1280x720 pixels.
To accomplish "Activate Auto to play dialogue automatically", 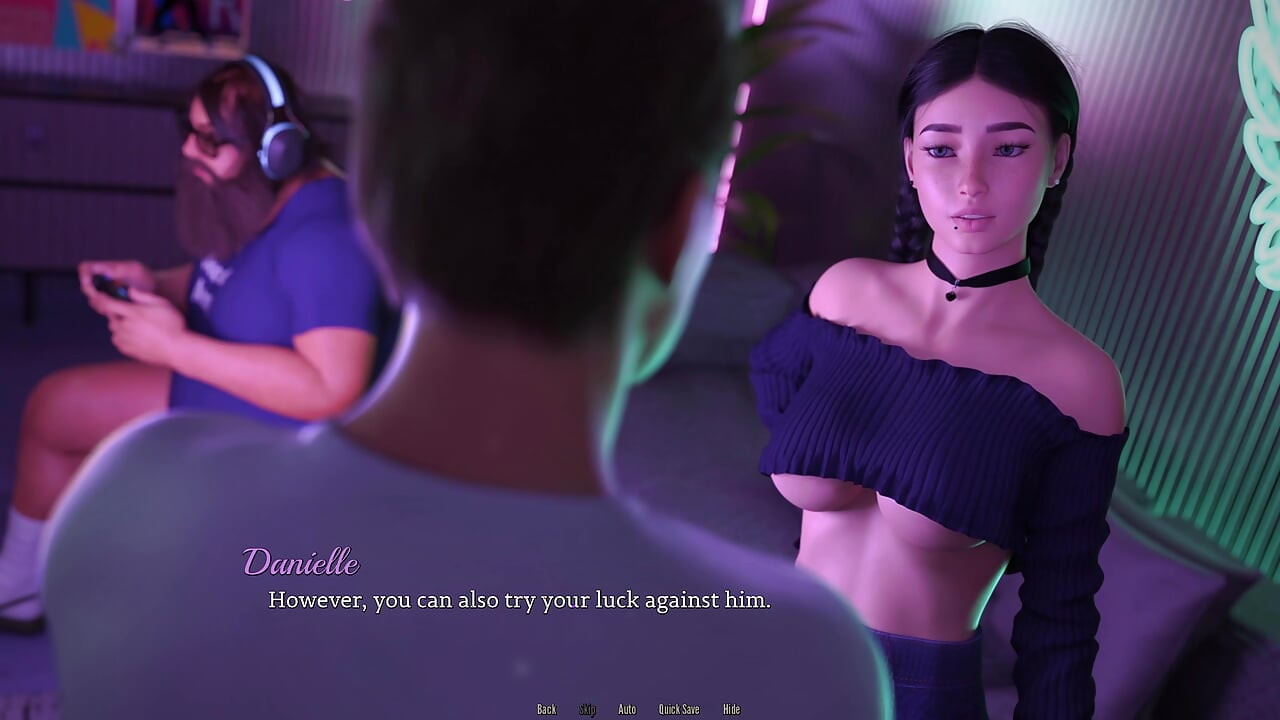I will click(627, 709).
